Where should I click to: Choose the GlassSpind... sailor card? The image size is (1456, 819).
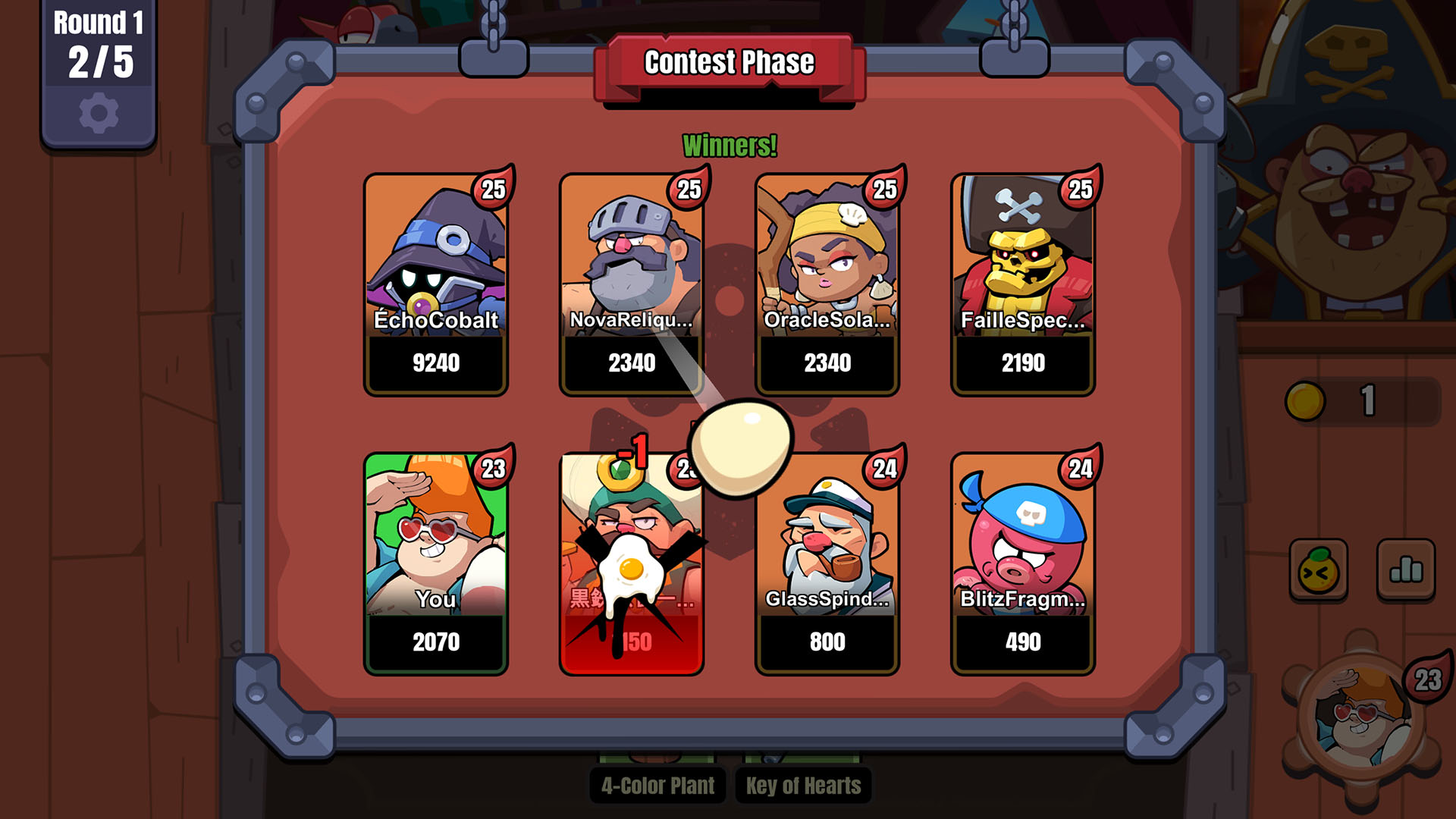click(827, 563)
